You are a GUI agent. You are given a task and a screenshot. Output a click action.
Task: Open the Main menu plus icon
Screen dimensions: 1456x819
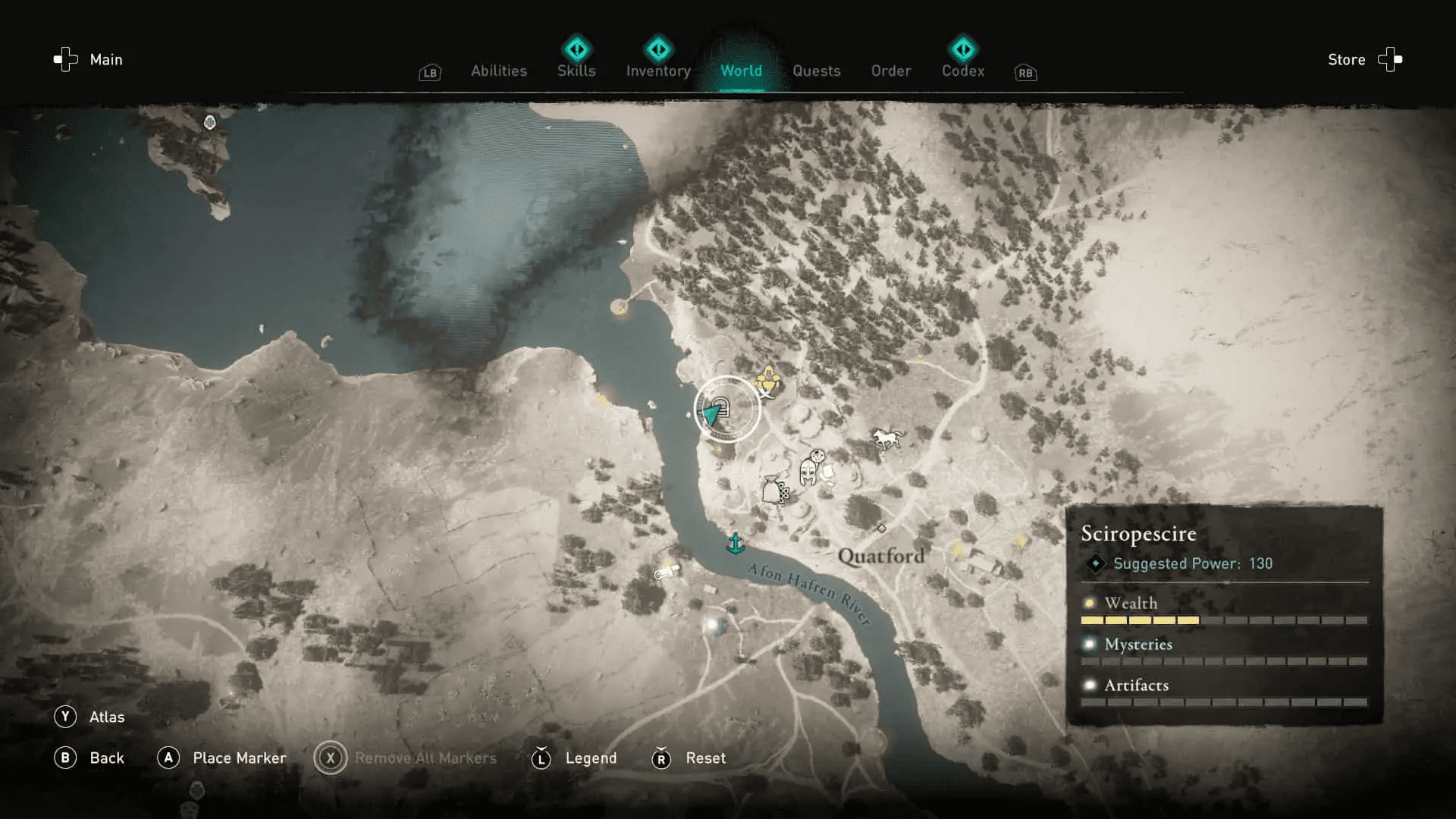click(64, 59)
